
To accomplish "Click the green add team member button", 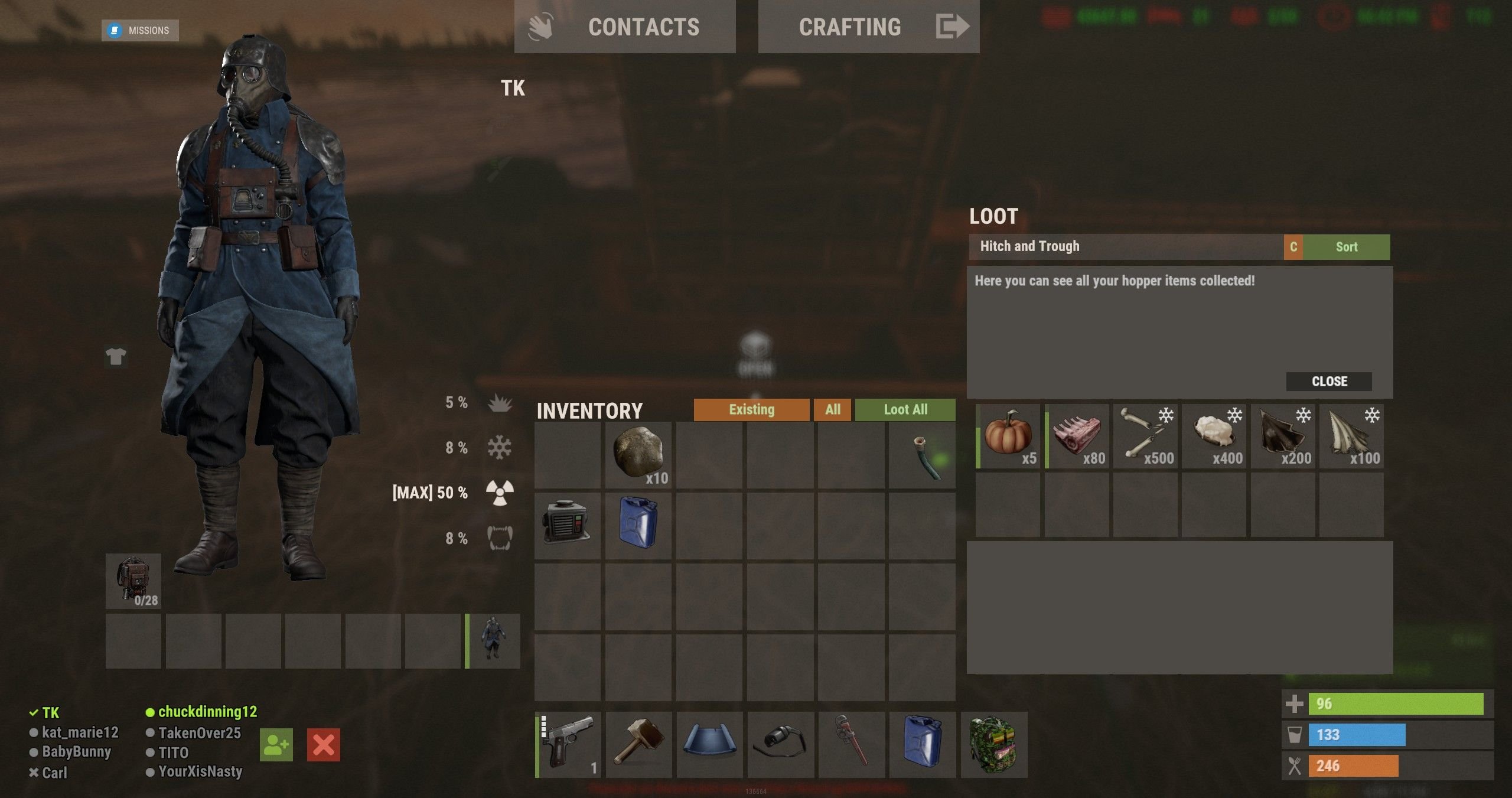I will point(276,745).
